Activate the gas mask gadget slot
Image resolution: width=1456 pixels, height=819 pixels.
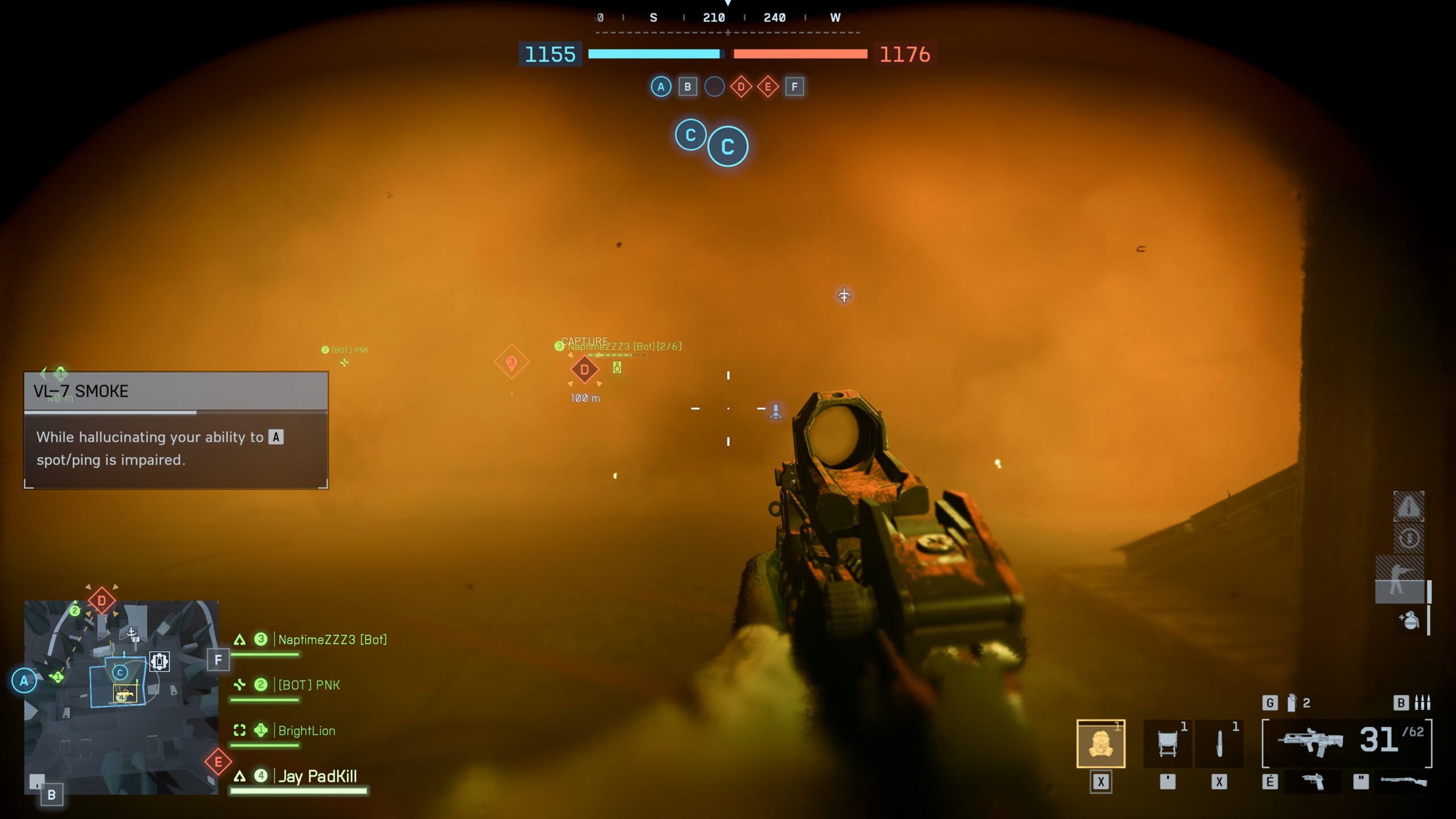(x=1101, y=744)
